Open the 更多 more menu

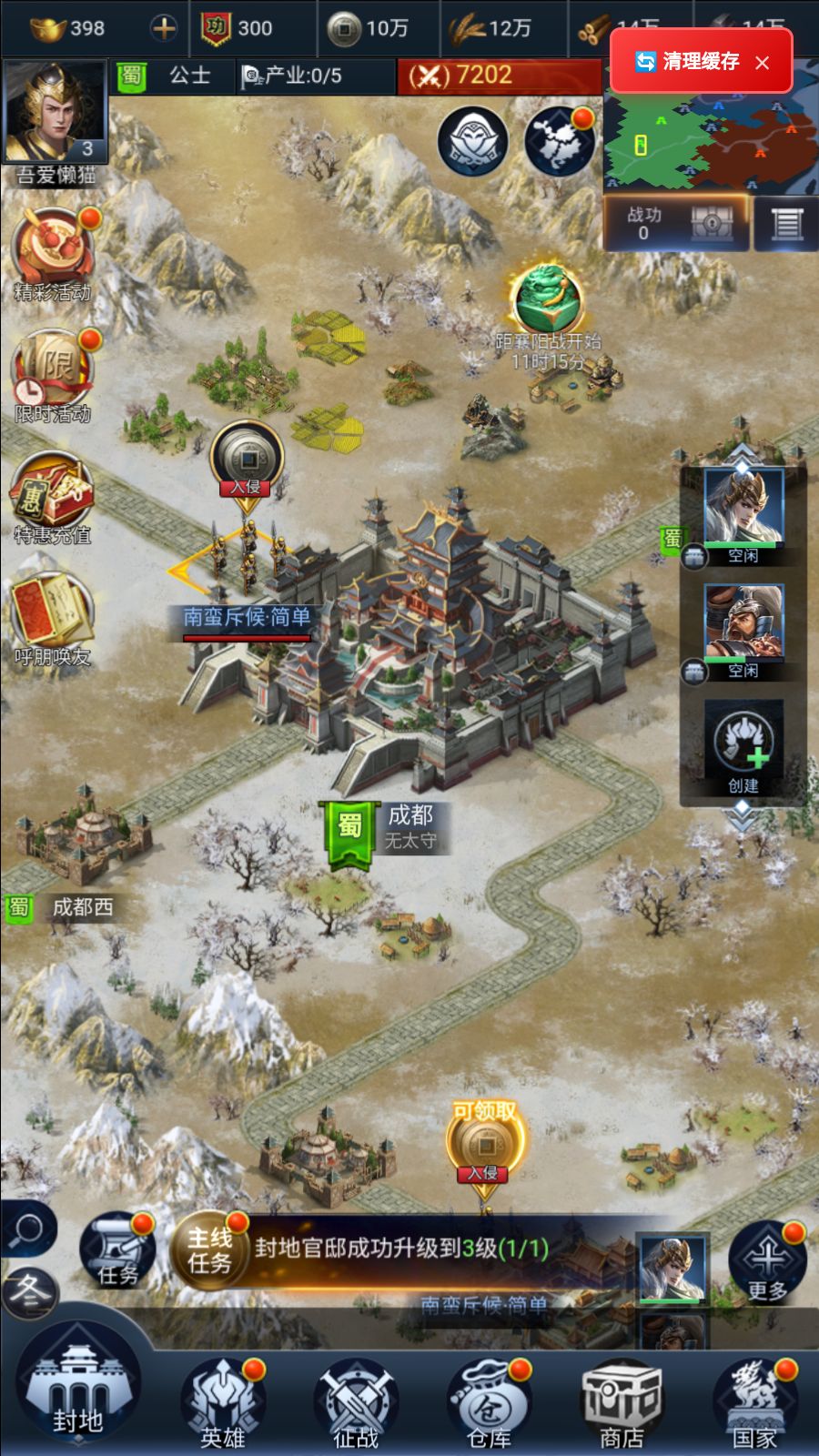(x=766, y=1261)
